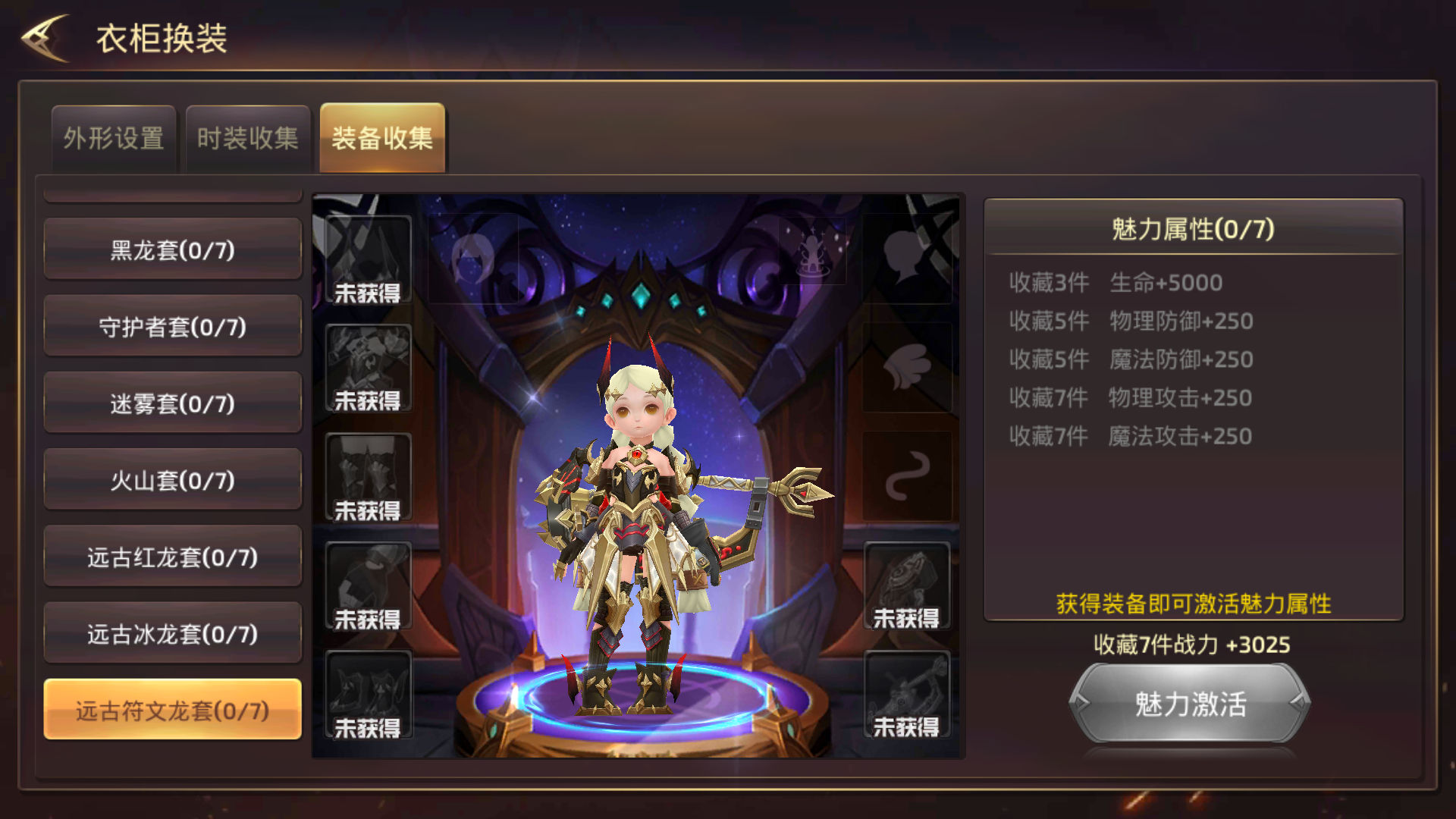Switch to the 外形设置 tab
Screen dimensions: 1456x819
(114, 139)
